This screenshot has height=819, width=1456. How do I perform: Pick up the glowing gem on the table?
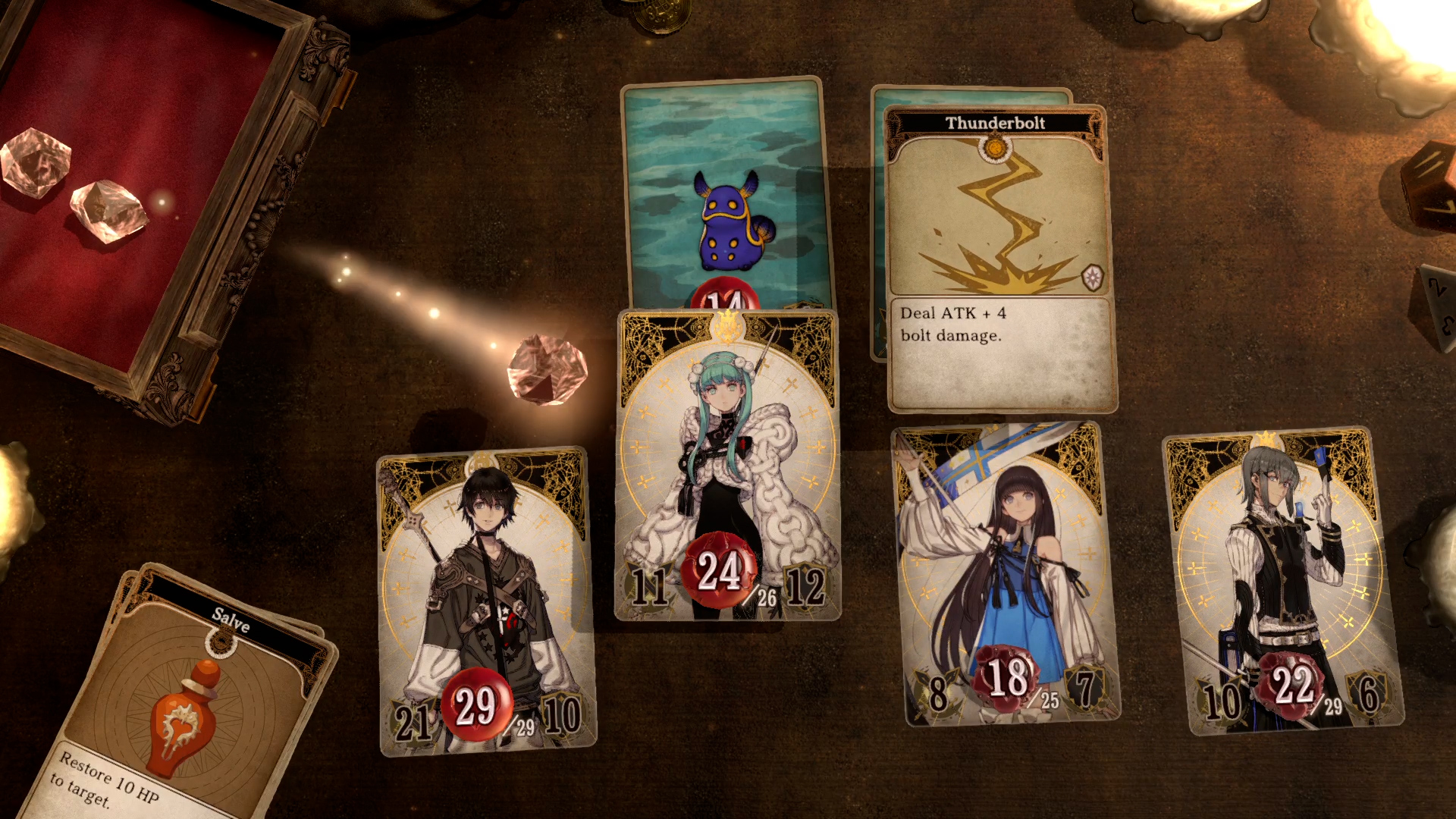[548, 369]
